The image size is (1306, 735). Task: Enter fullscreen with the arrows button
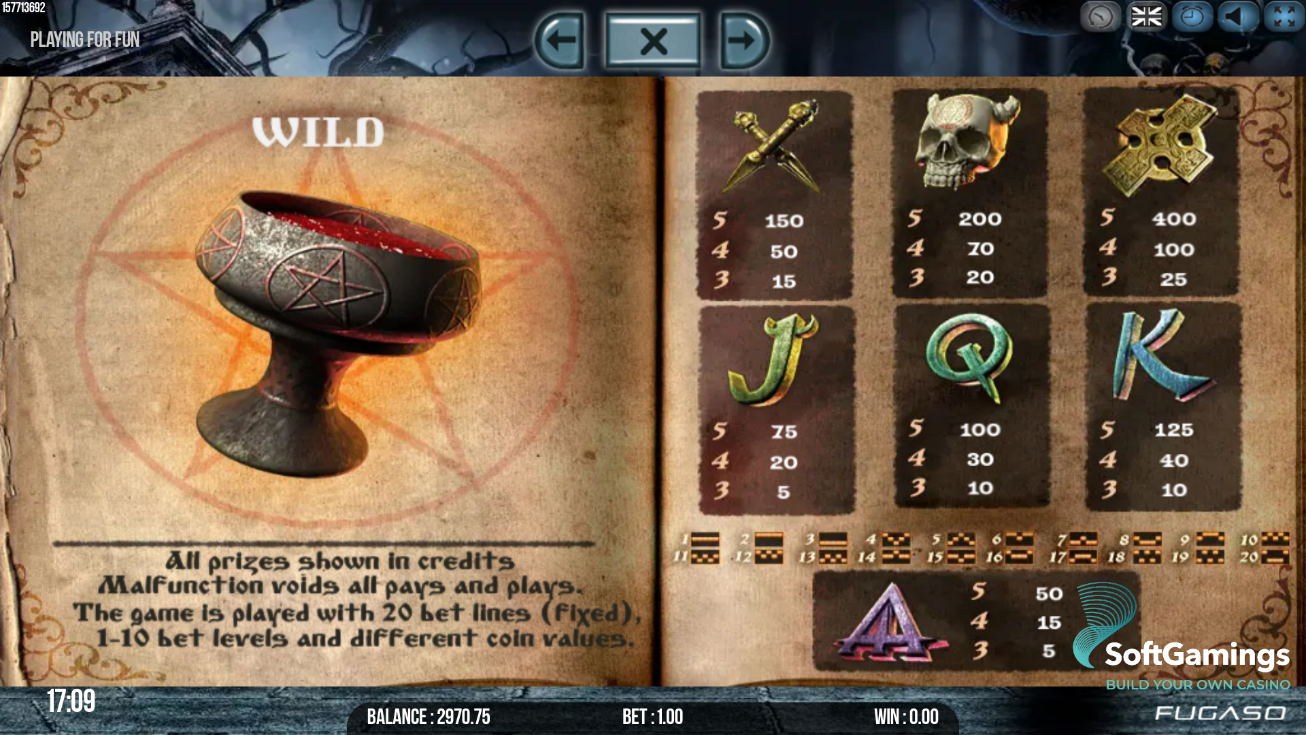[1283, 17]
